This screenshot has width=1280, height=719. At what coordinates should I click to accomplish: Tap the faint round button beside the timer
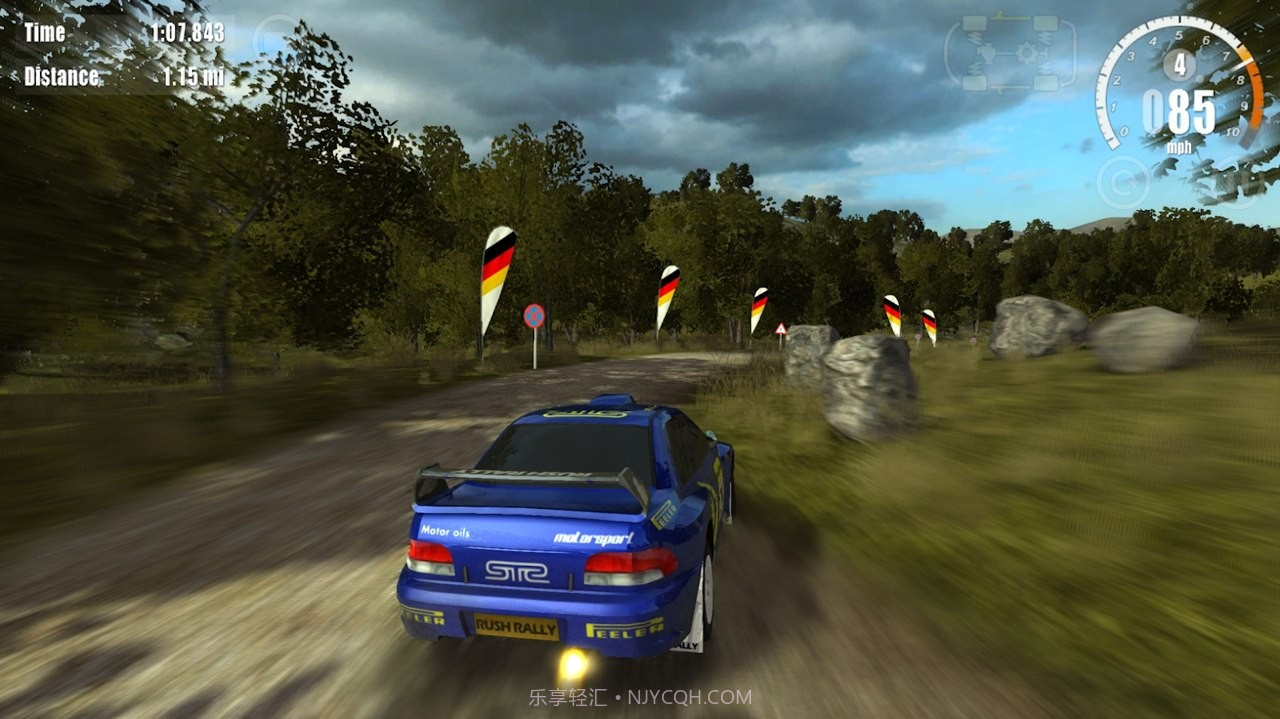click(x=274, y=37)
